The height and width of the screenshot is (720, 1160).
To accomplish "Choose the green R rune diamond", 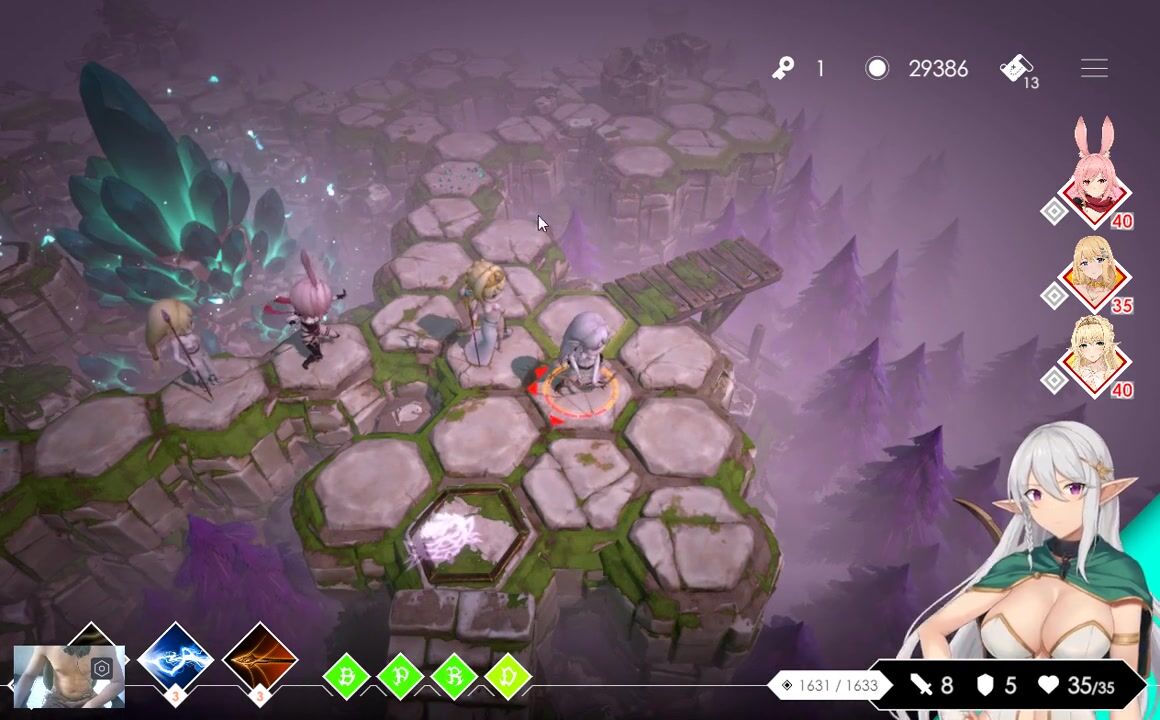I will (x=454, y=677).
